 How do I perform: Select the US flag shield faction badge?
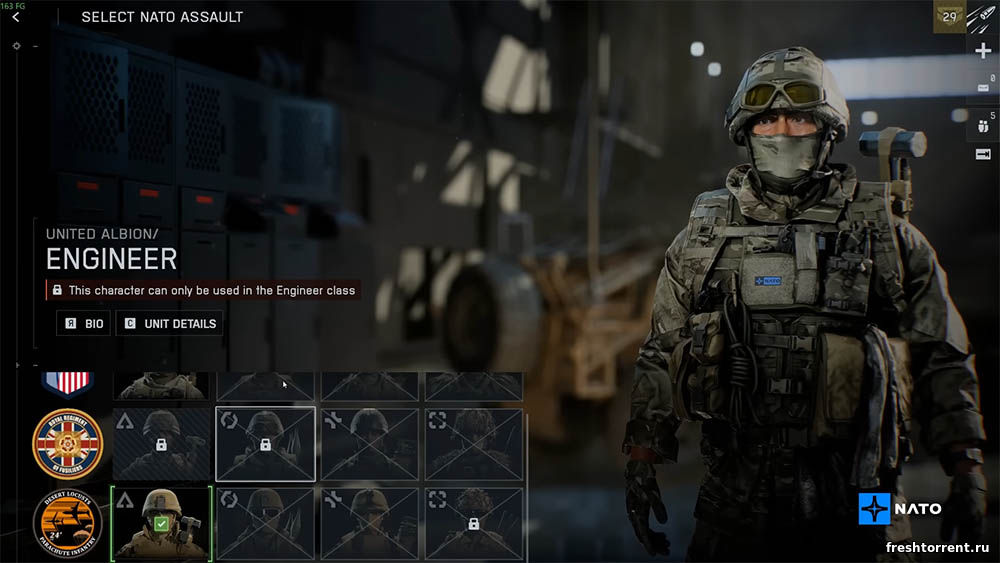[x=67, y=381]
